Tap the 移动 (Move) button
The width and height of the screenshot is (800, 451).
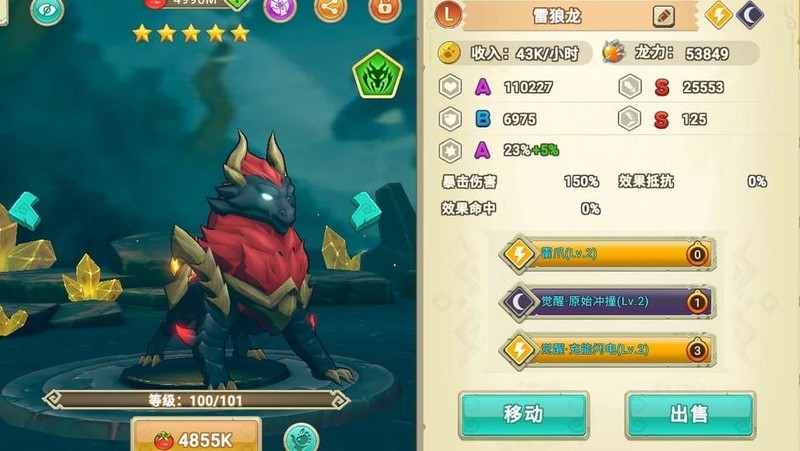[523, 414]
